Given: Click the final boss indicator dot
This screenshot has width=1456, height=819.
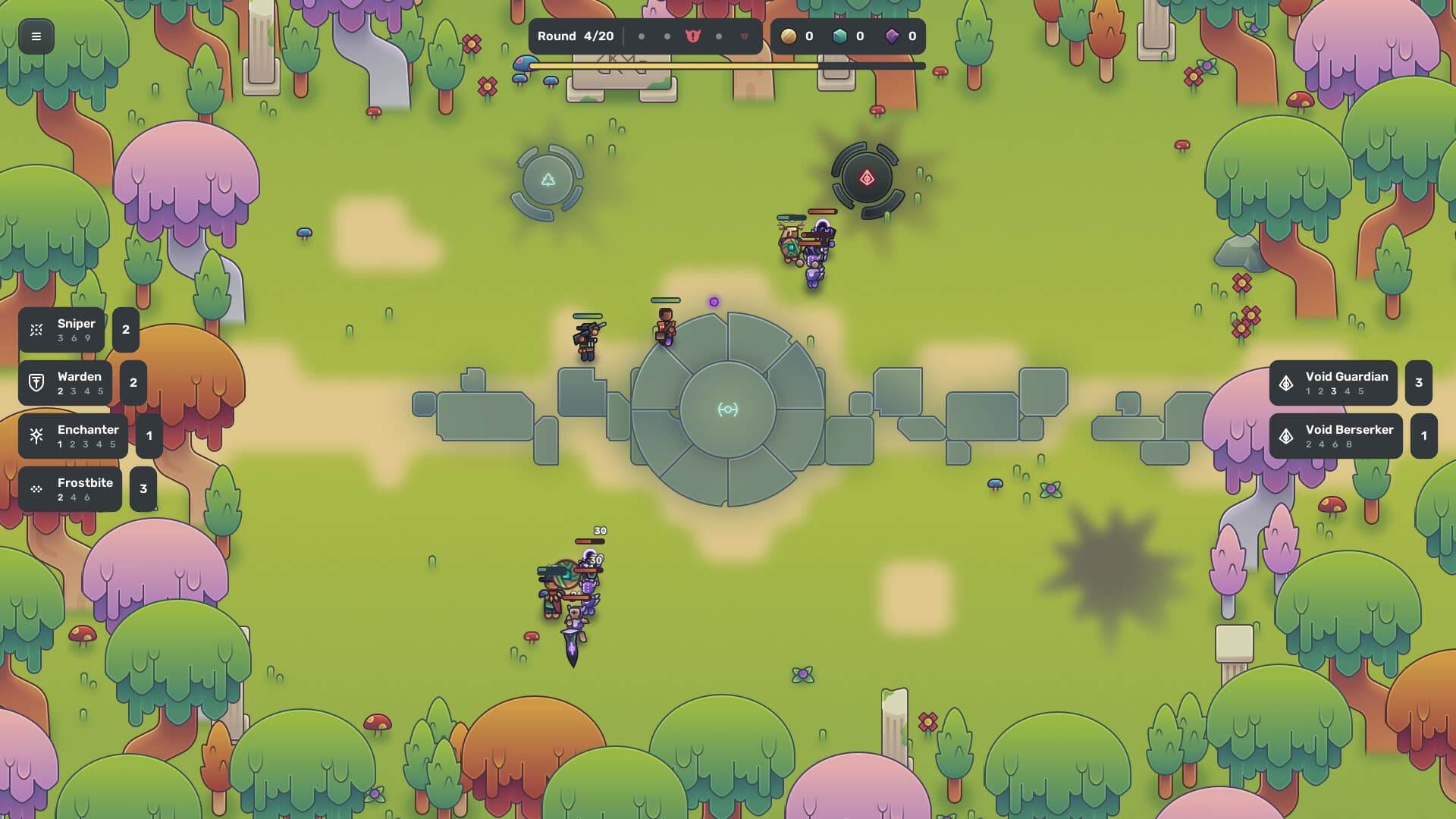Looking at the screenshot, I should click(744, 36).
